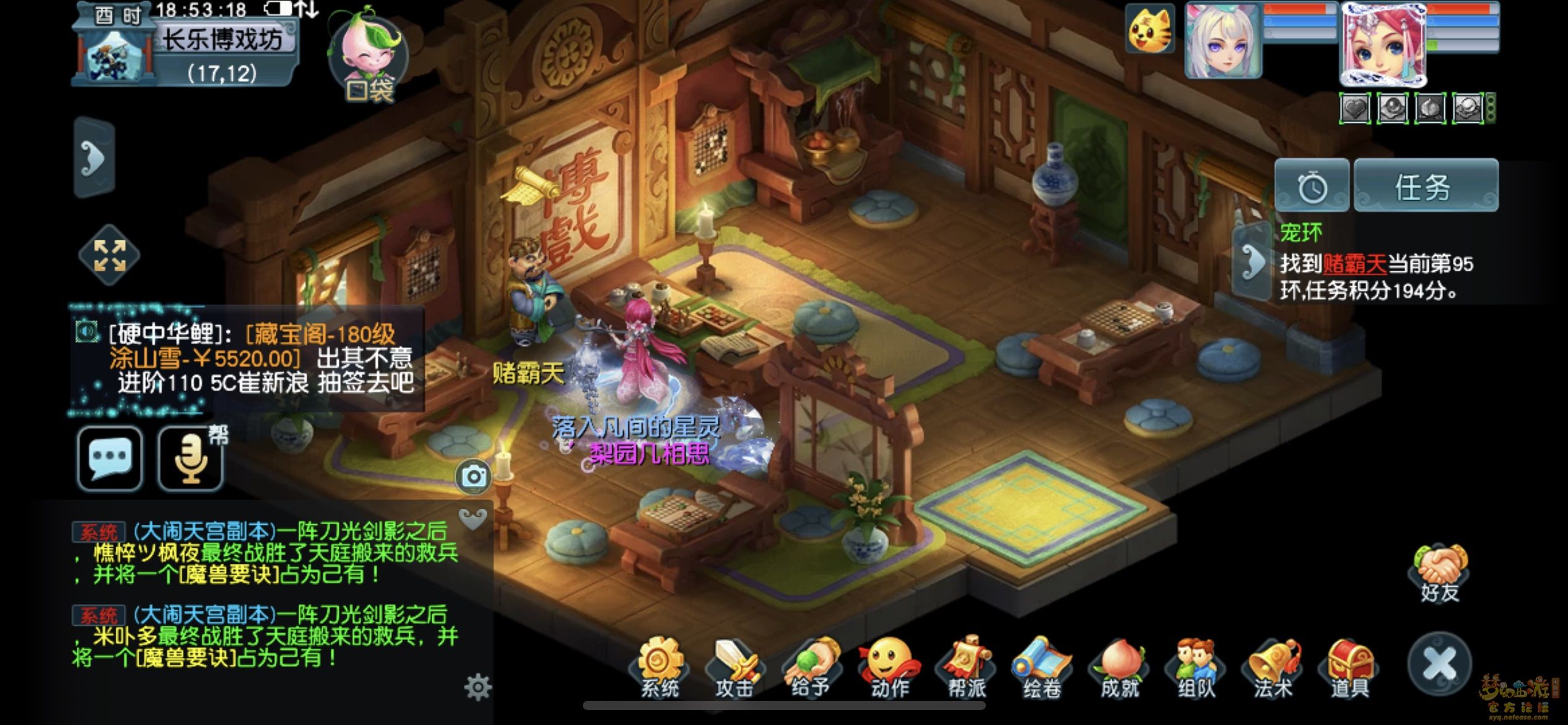Viewport: 1568px width, 725px height.
Task: Open the 给予 give menu
Action: (x=811, y=668)
